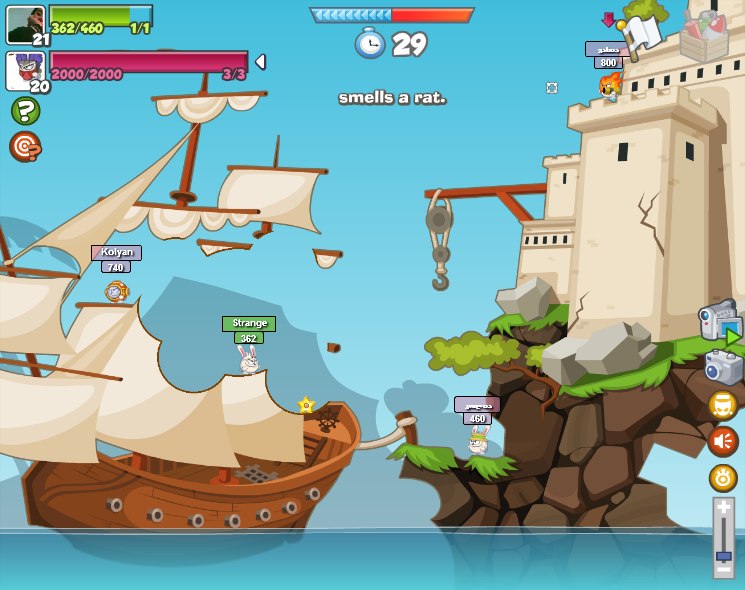The width and height of the screenshot is (745, 590).
Task: Toggle sound with the red speaker button
Action: pyautogui.click(x=723, y=441)
